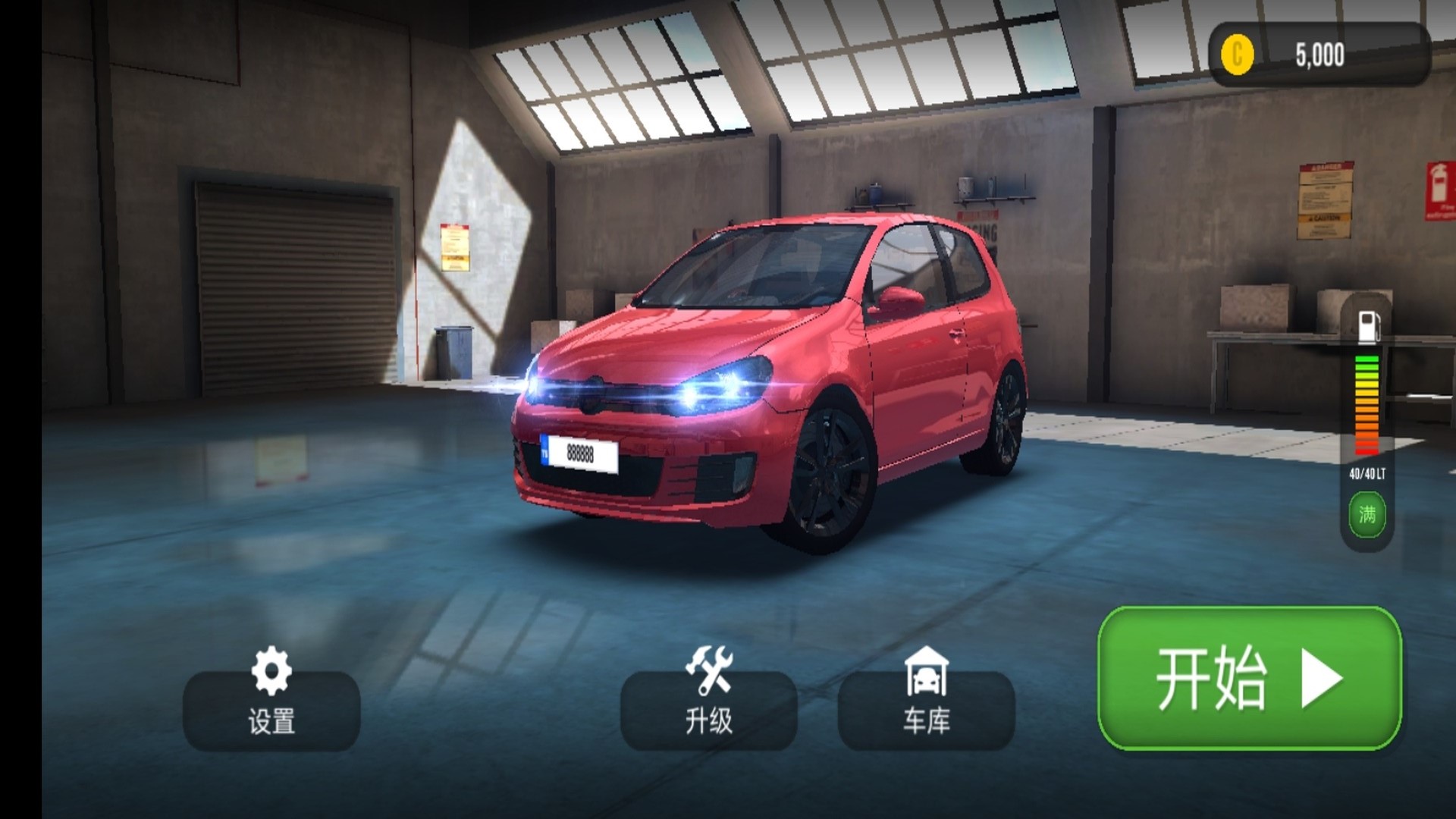
Task: Click the 5,000 coin balance display
Action: pyautogui.click(x=1318, y=53)
